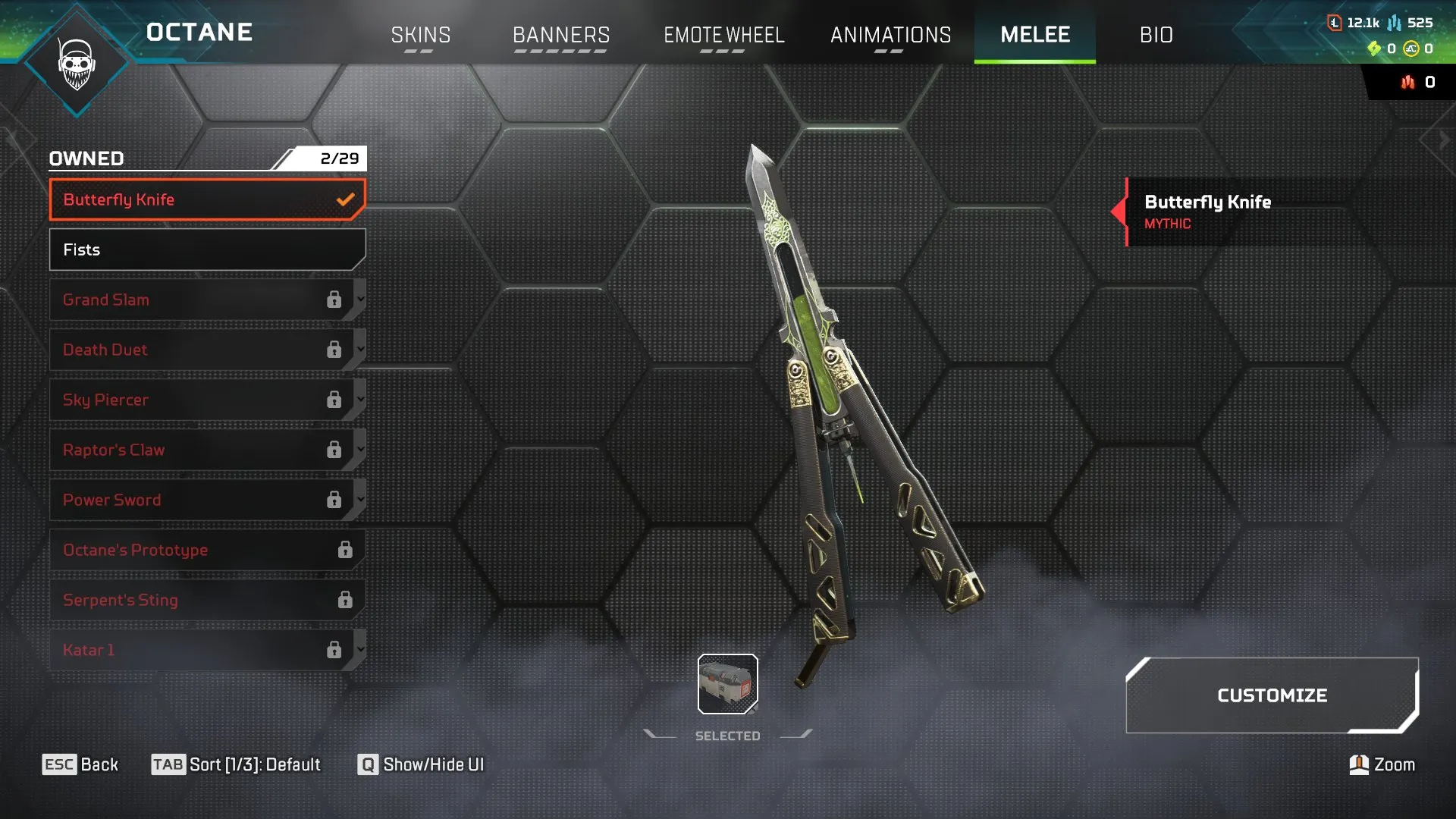The width and height of the screenshot is (1456, 819).
Task: Switch to the SKINS tab
Action: (420, 35)
